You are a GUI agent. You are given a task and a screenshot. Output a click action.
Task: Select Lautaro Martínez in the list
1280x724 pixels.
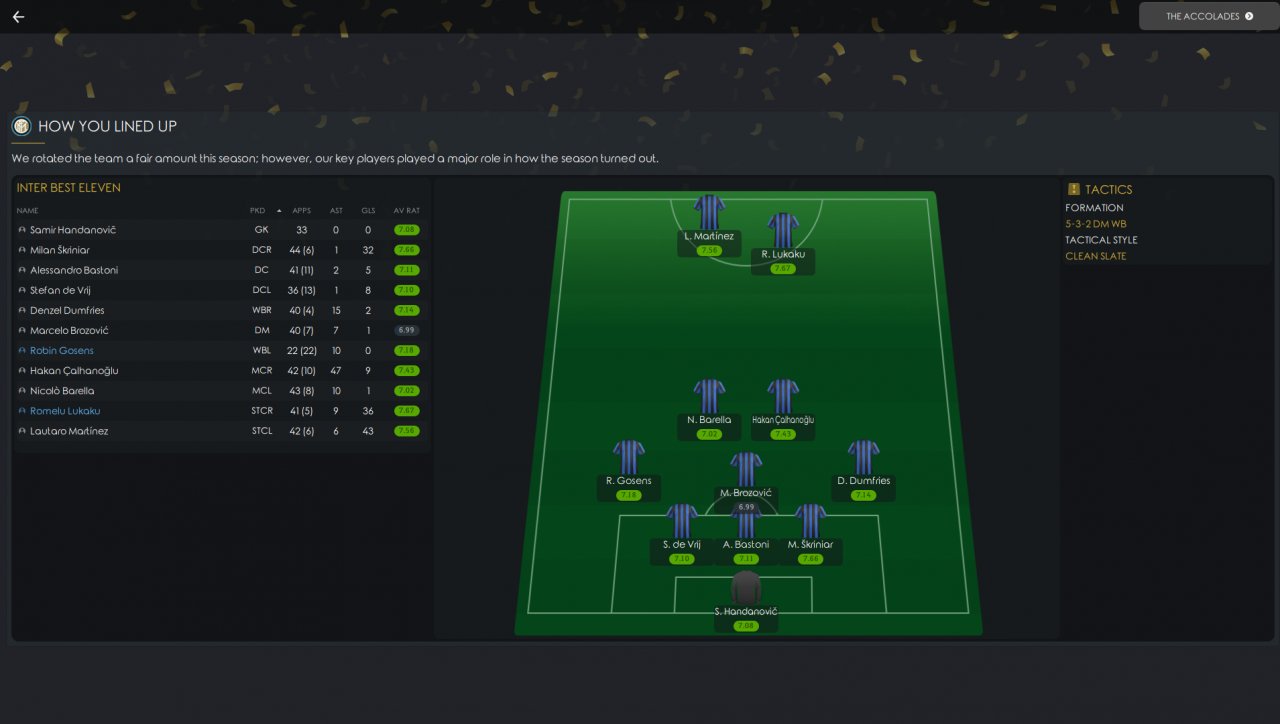tap(69, 431)
